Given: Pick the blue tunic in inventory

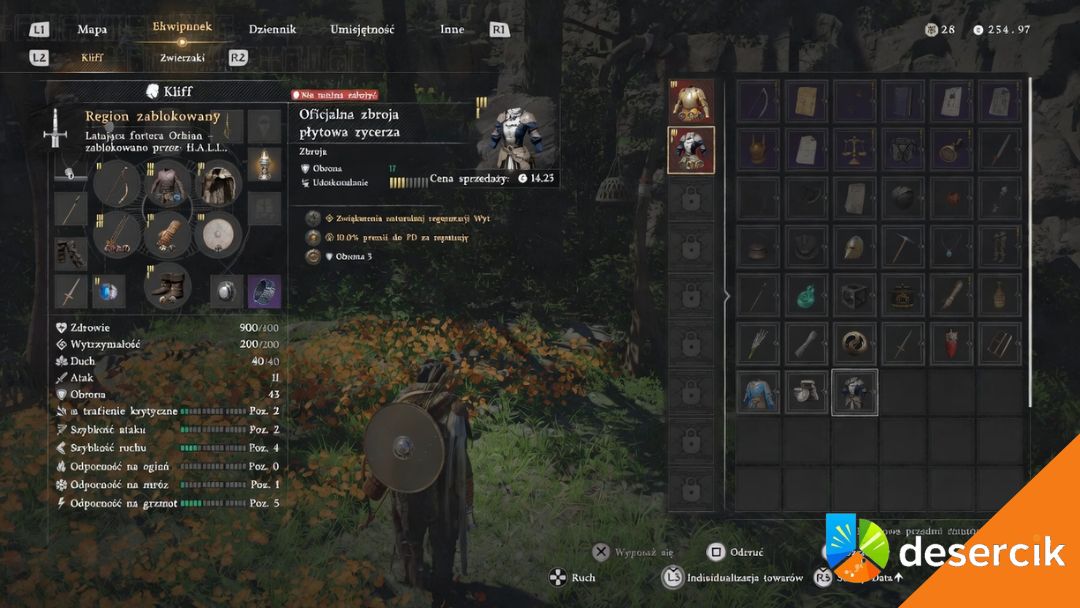Looking at the screenshot, I should (758, 392).
